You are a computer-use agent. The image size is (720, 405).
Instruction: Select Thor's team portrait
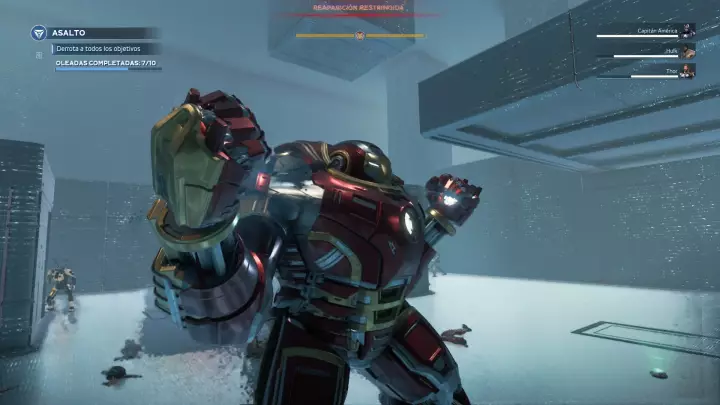click(688, 69)
